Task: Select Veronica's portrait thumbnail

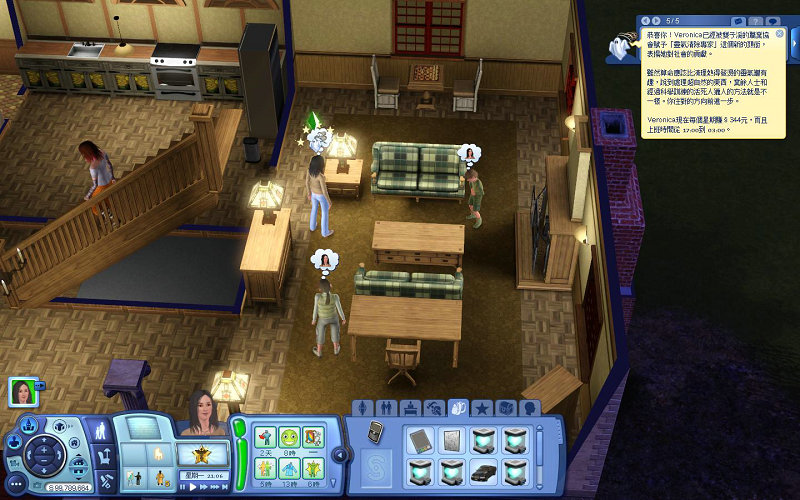Action: (x=20, y=393)
